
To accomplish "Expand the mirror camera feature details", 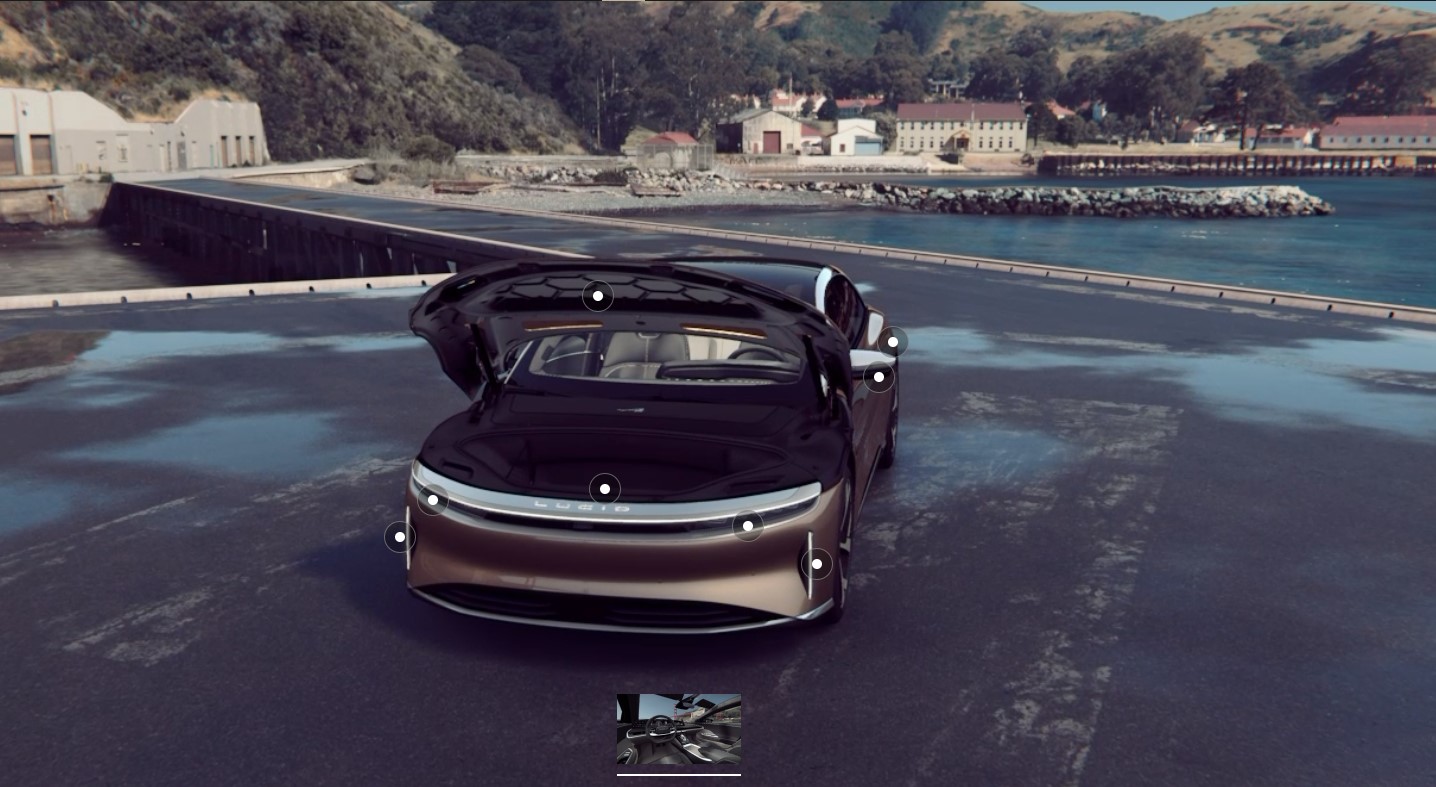I will (893, 341).
